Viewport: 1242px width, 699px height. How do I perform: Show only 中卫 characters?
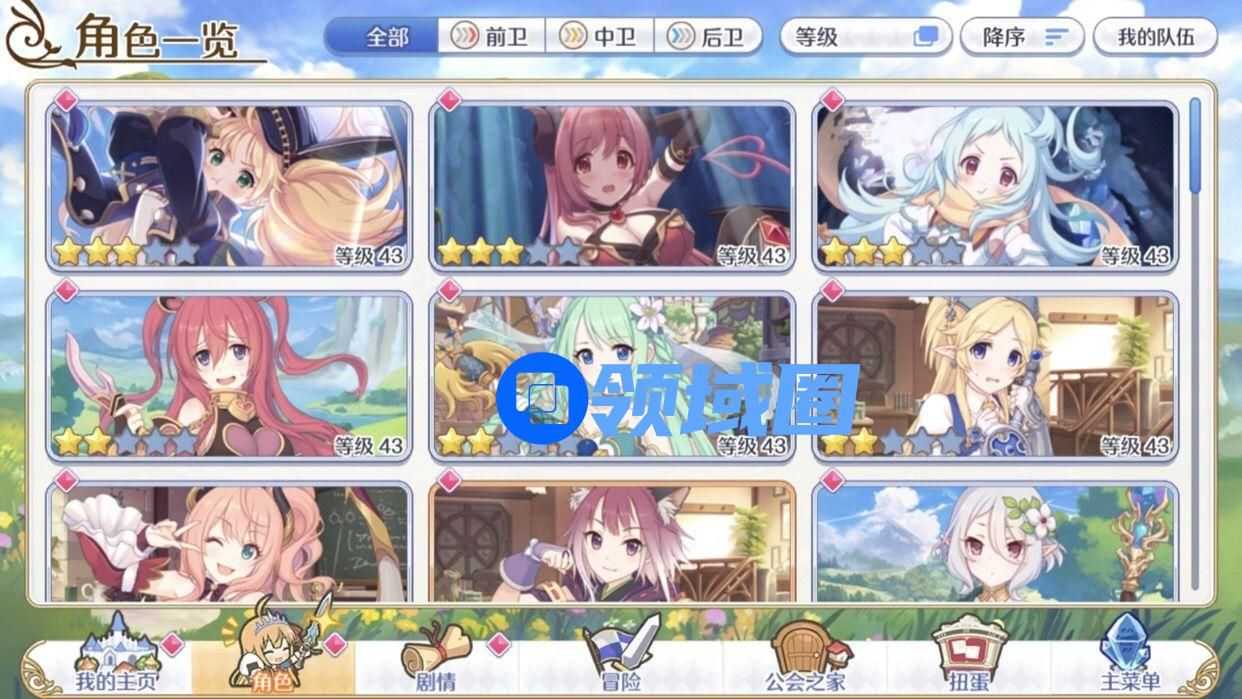[600, 37]
